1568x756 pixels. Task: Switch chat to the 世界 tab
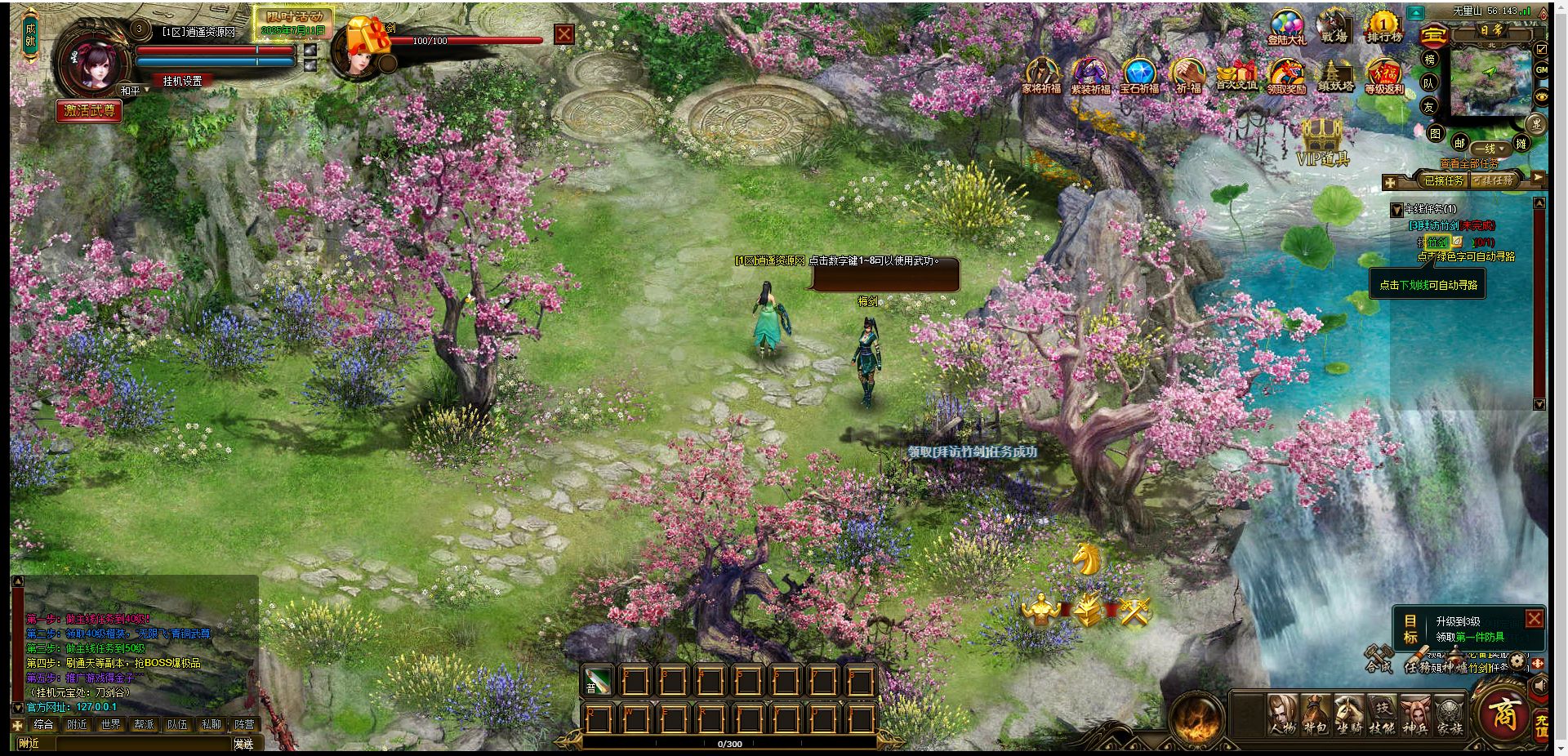point(110,724)
